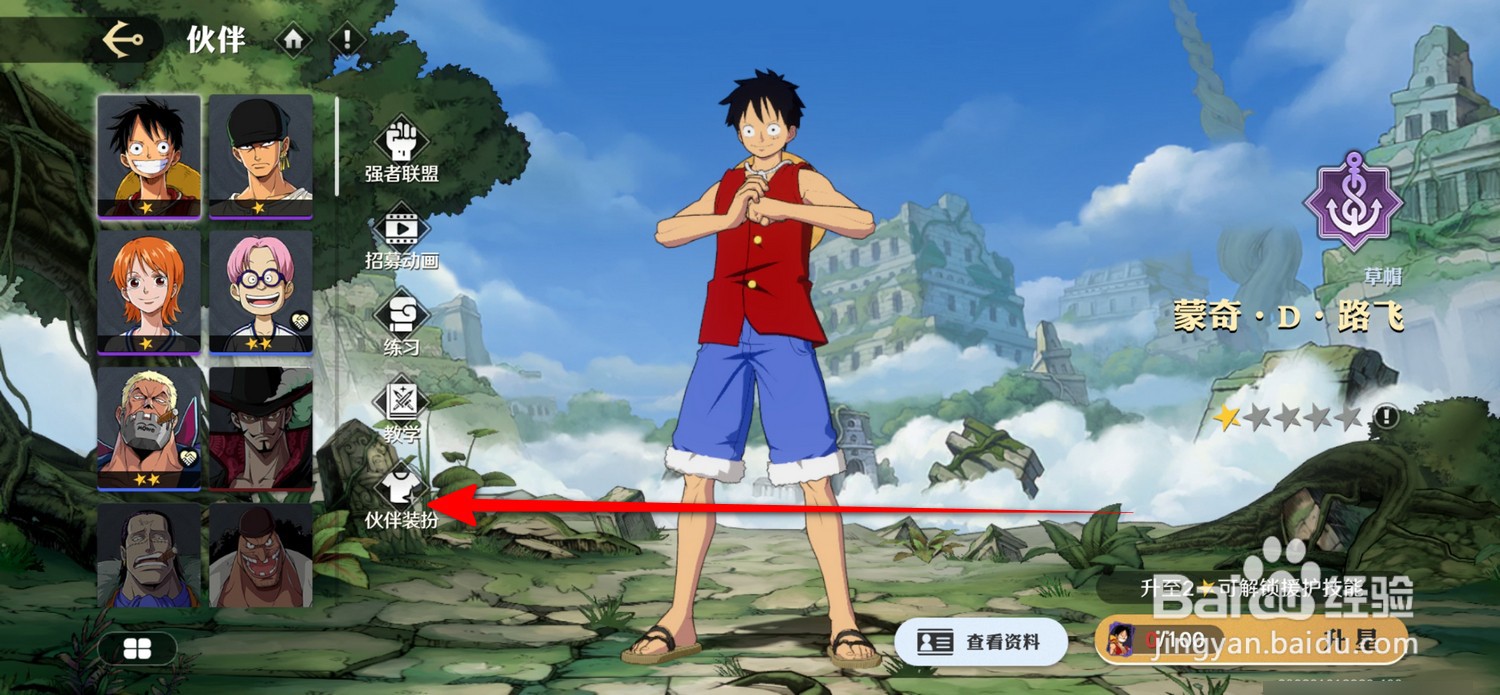Open the exclamation info icon beside home
Screen dimensions: 1500x695
[347, 40]
